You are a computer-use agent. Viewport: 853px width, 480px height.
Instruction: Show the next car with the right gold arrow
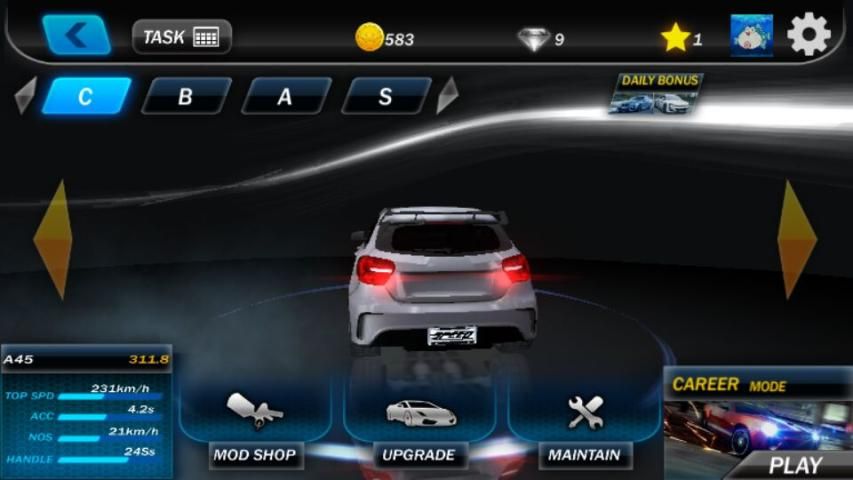(x=797, y=239)
